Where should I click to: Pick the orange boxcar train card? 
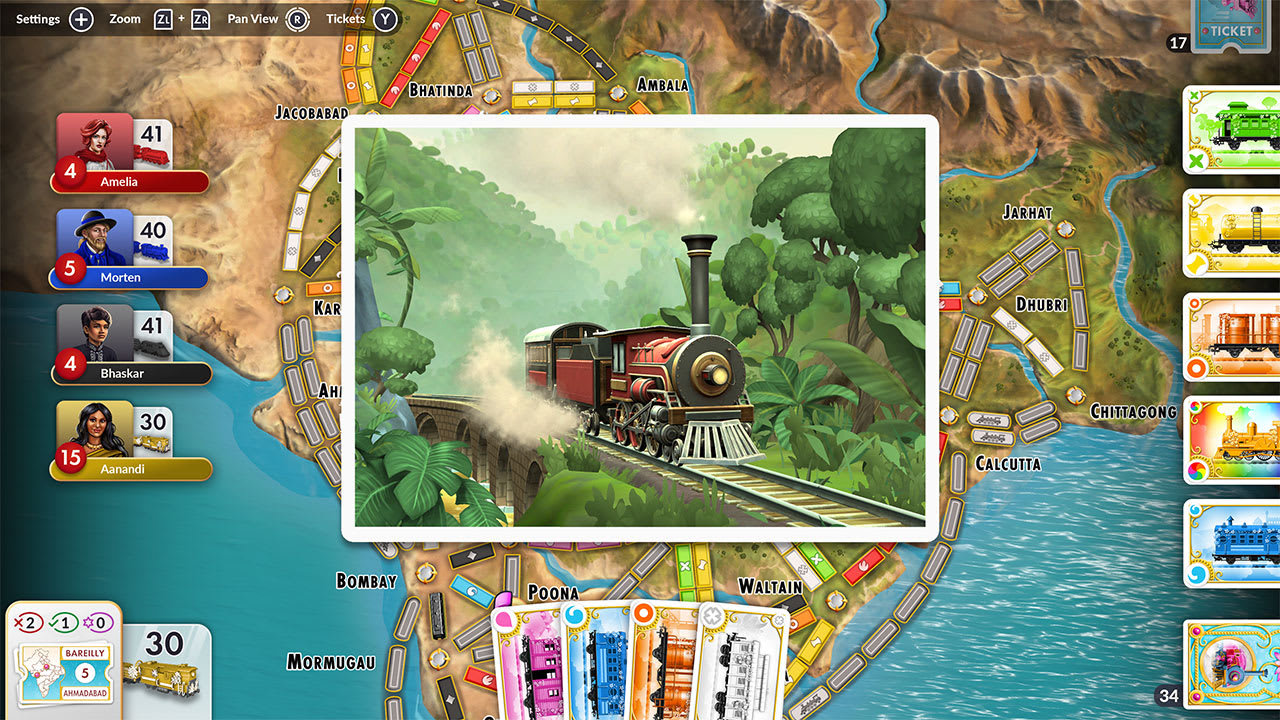tap(1237, 338)
